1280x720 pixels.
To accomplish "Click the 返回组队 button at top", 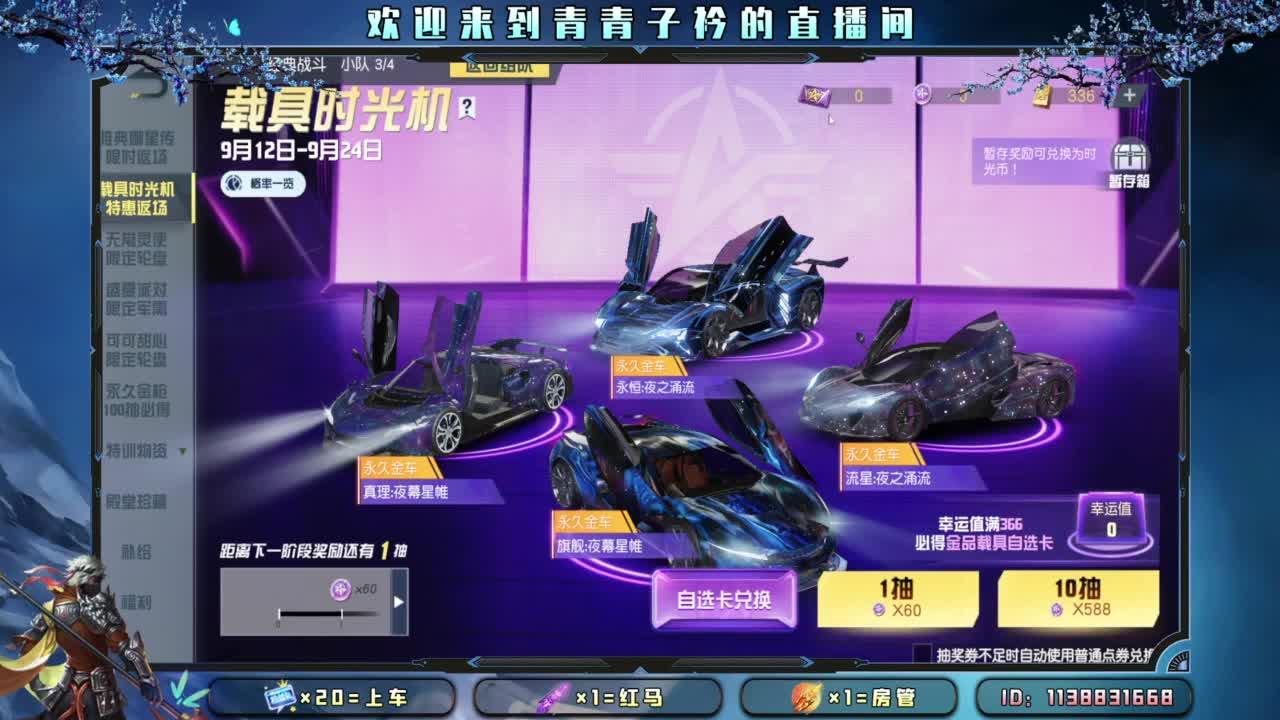I will coord(501,69).
